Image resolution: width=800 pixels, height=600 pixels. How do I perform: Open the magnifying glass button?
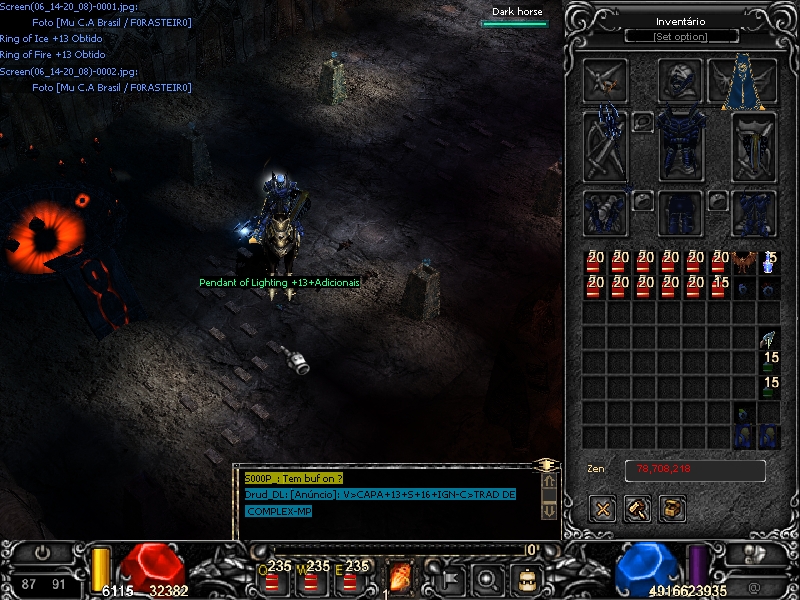coord(487,577)
